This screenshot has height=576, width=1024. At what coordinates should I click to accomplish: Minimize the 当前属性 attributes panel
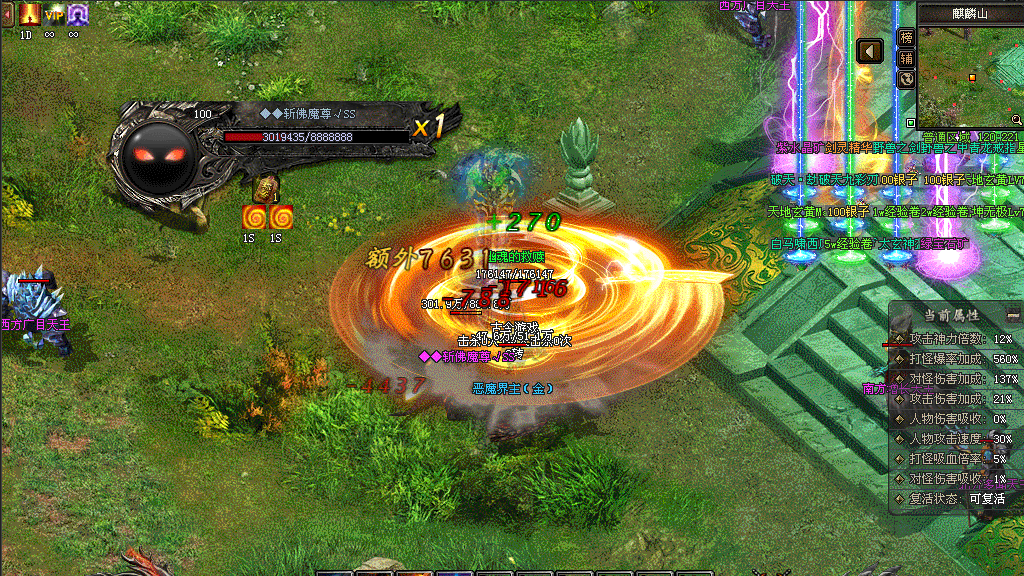click(1013, 314)
